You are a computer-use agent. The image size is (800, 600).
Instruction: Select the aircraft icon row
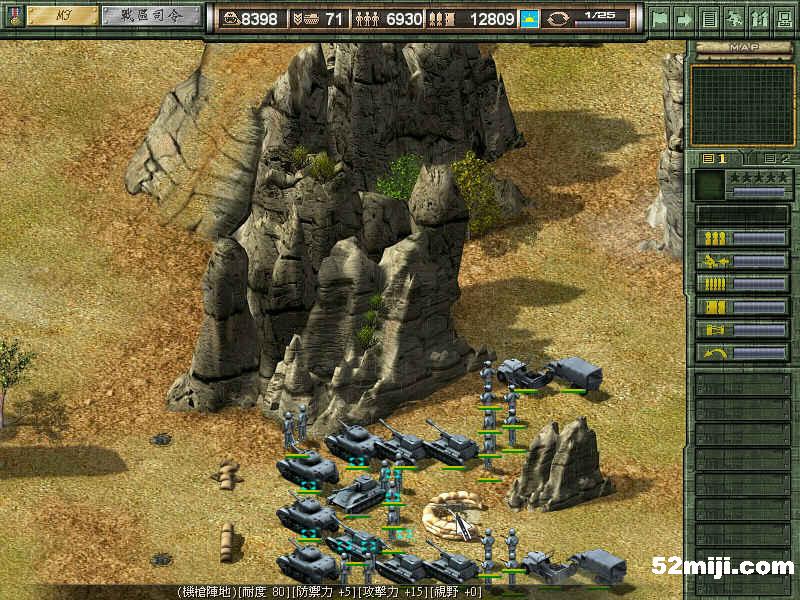coord(742,261)
